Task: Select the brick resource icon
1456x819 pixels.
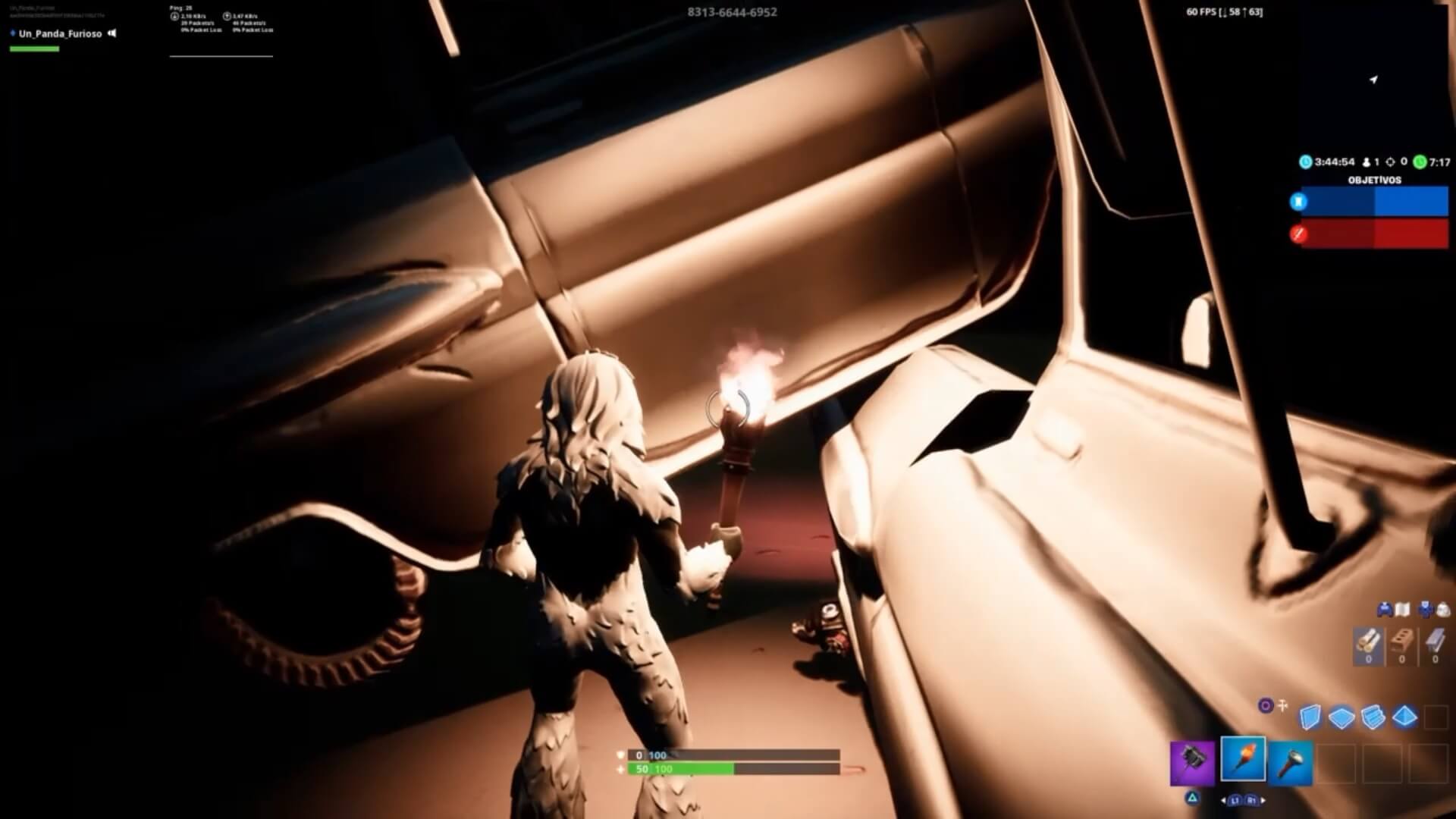Action: (1402, 641)
